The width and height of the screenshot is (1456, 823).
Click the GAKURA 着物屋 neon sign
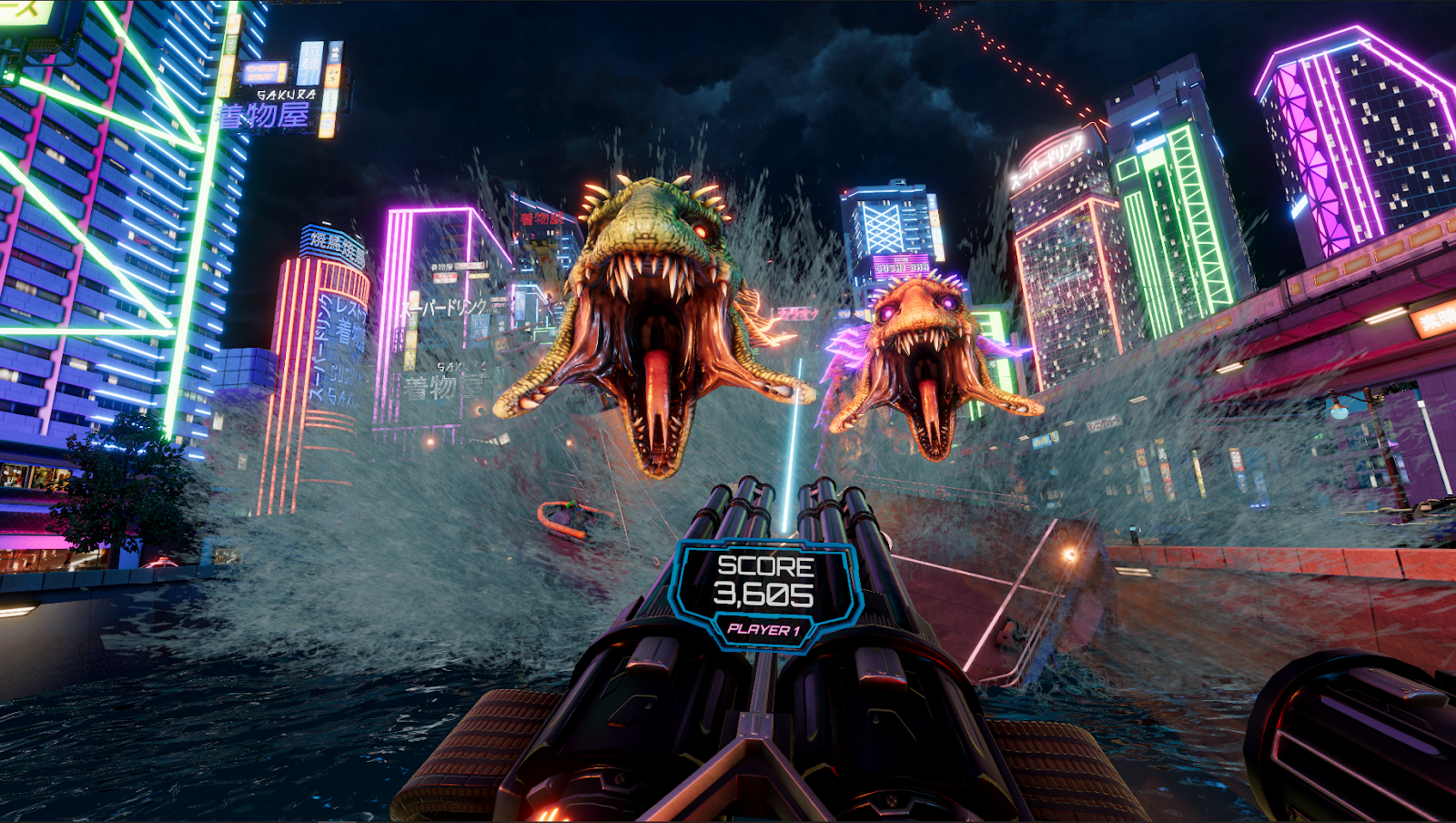(272, 100)
